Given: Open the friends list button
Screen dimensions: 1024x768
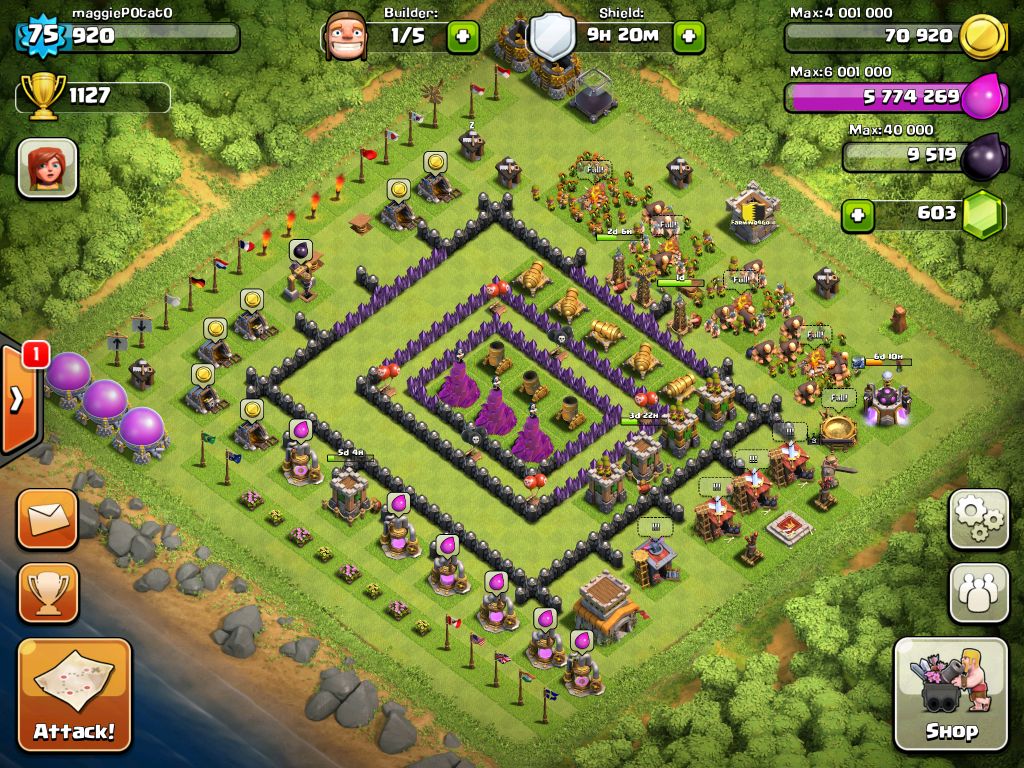Looking at the screenshot, I should coord(978,592).
